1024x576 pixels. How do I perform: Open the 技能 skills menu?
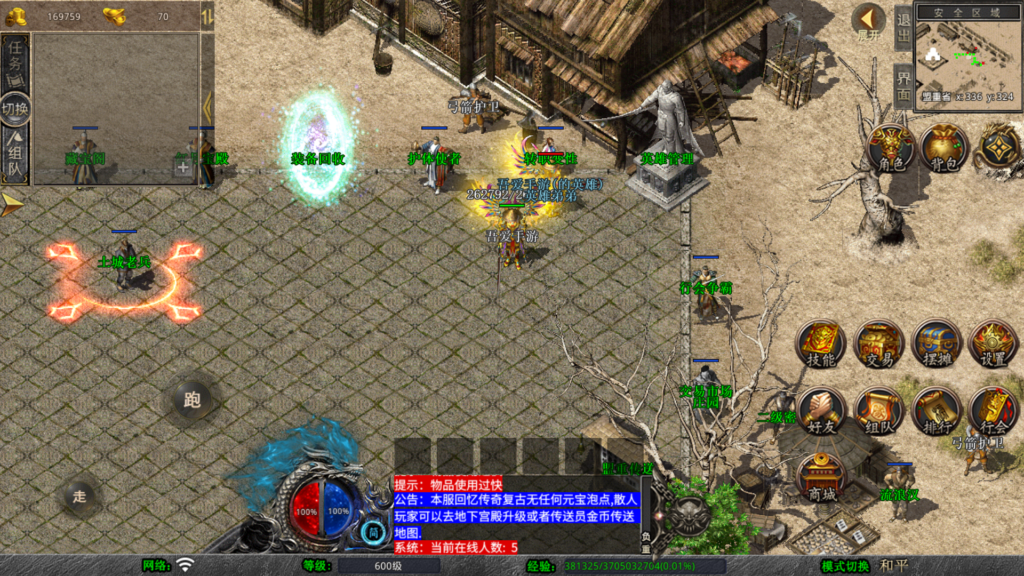[820, 345]
